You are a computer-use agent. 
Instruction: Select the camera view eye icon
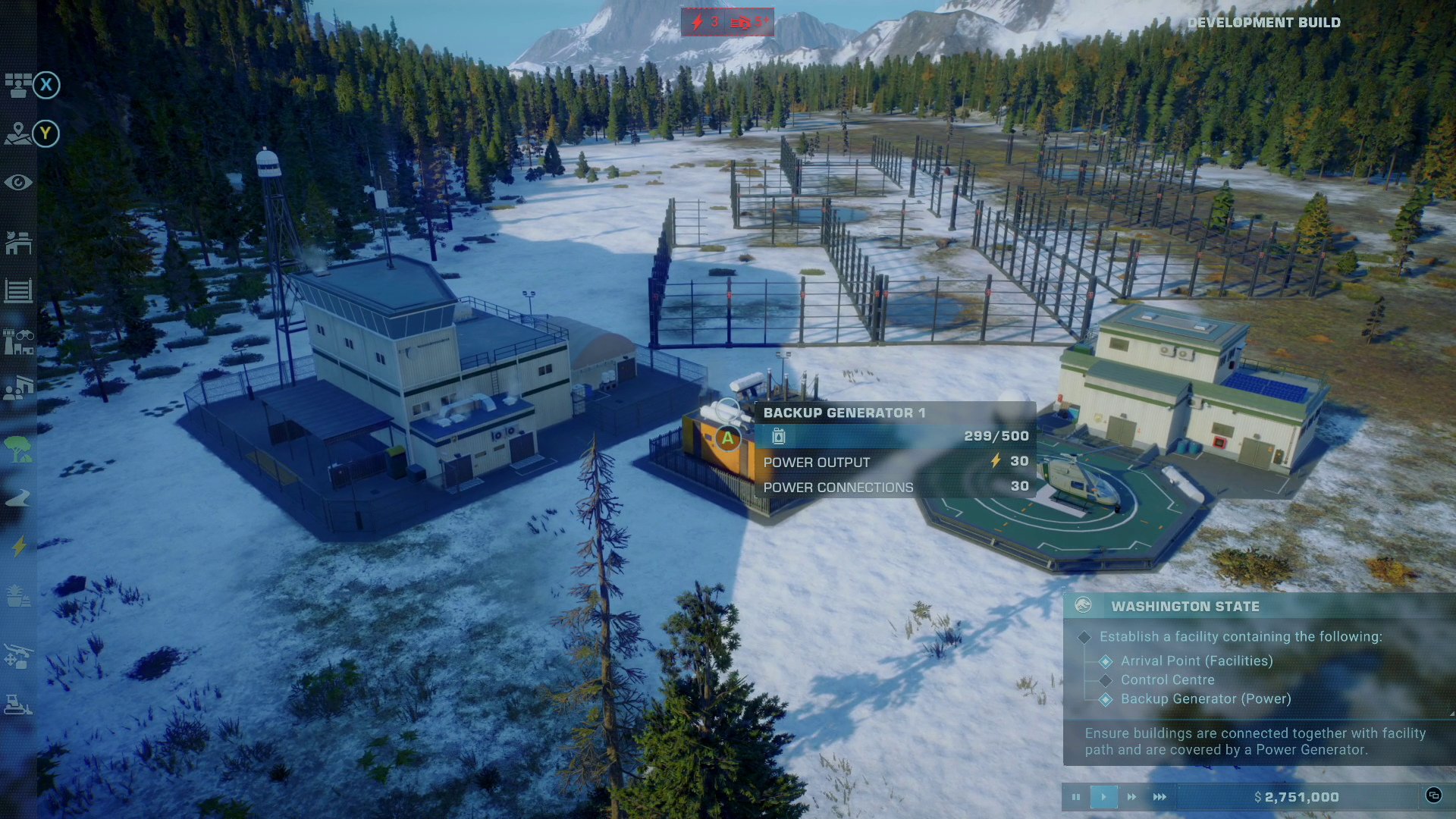(17, 182)
